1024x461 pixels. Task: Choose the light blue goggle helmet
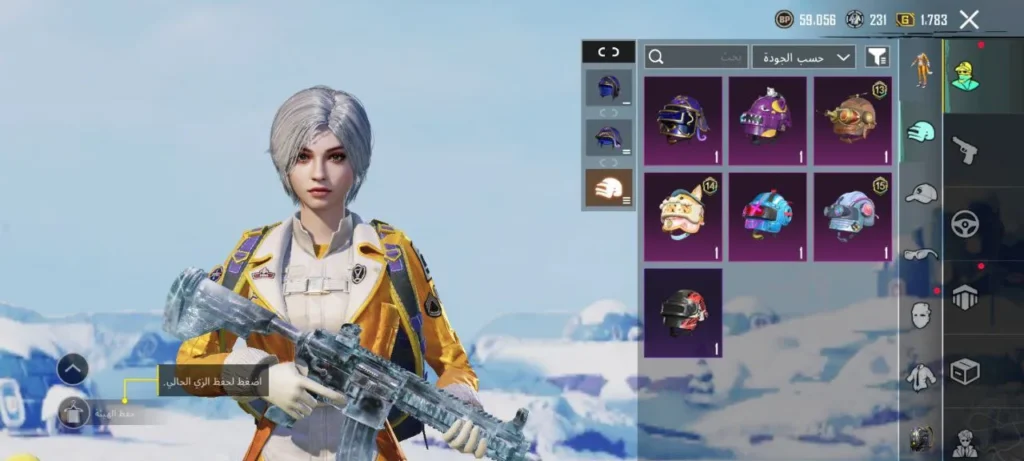(852, 217)
